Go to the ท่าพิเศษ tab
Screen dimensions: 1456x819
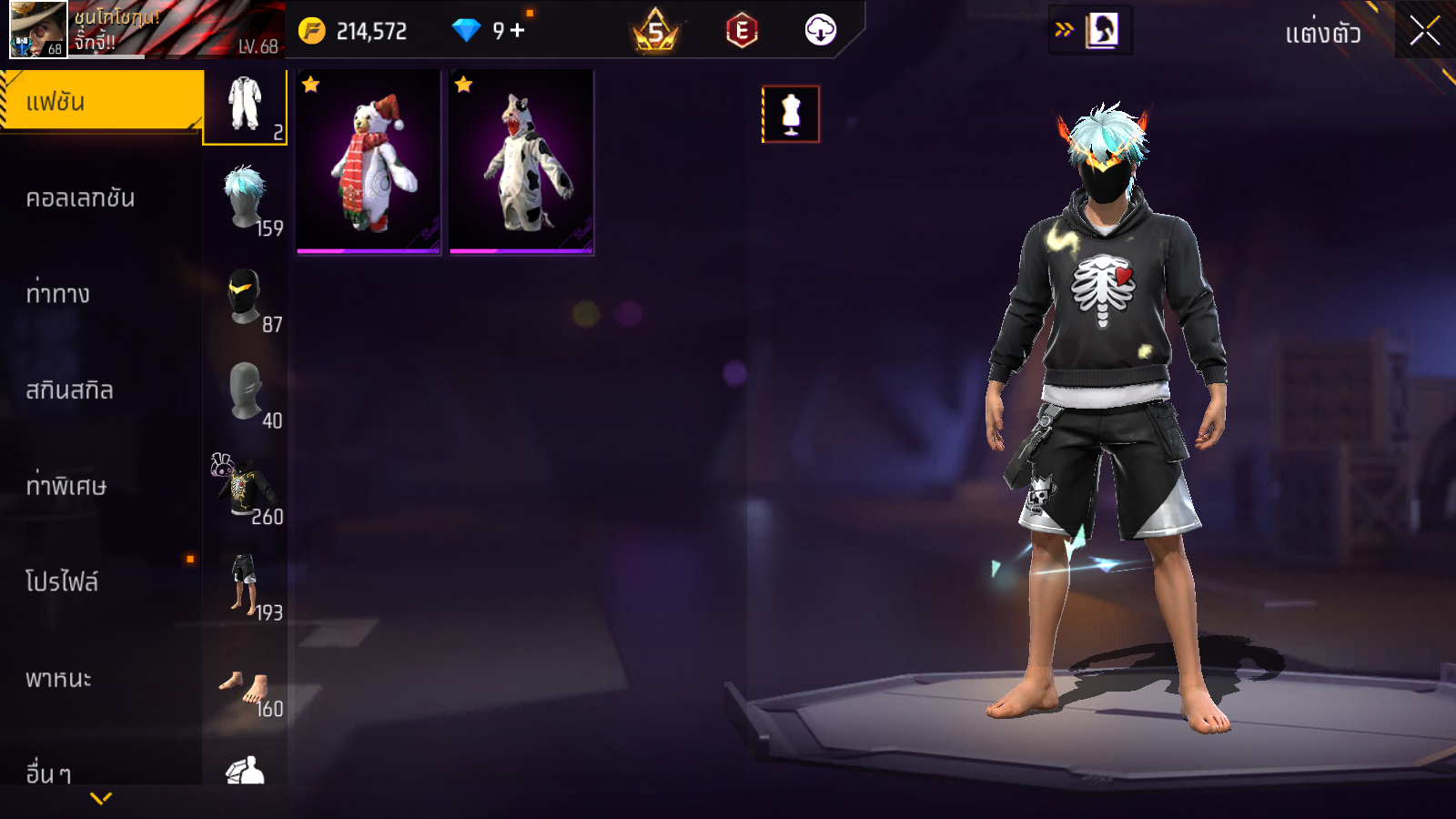[66, 486]
